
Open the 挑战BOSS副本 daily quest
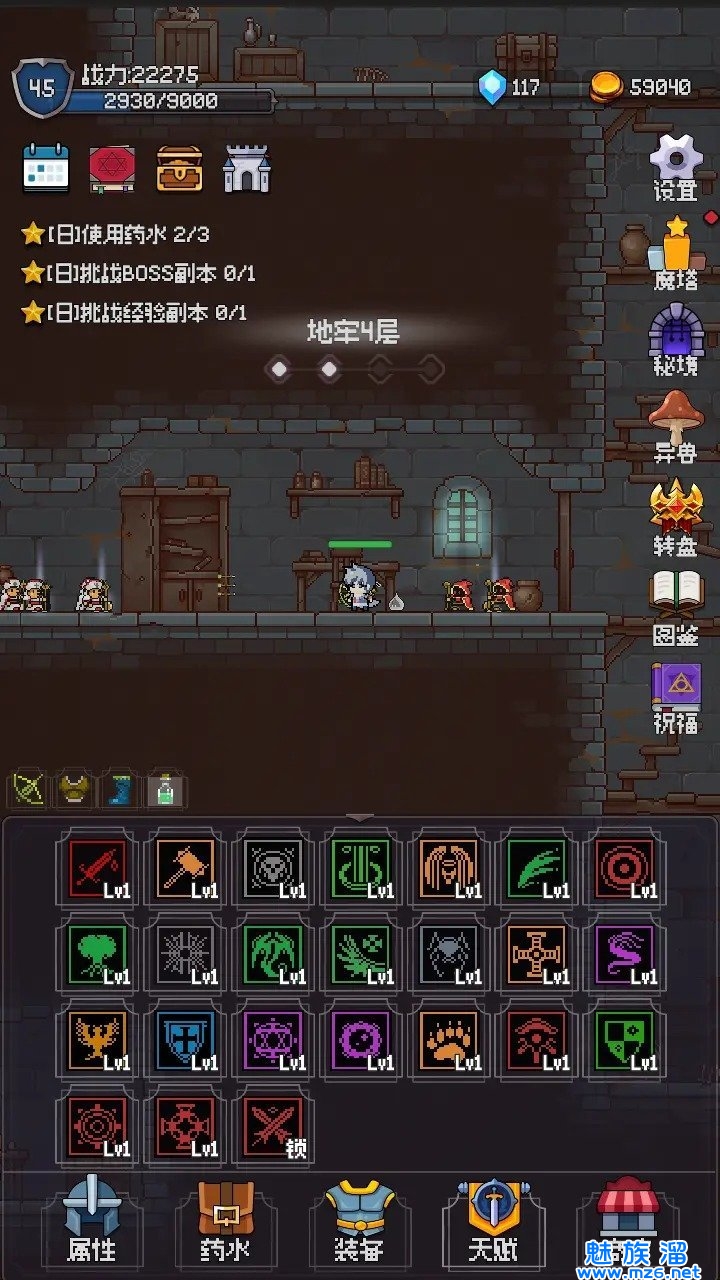pos(140,273)
